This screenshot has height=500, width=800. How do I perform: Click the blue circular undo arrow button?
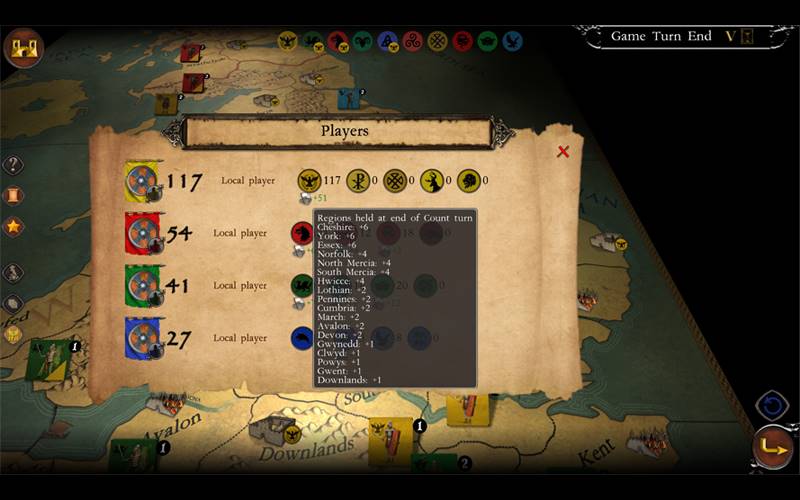pyautogui.click(x=772, y=406)
